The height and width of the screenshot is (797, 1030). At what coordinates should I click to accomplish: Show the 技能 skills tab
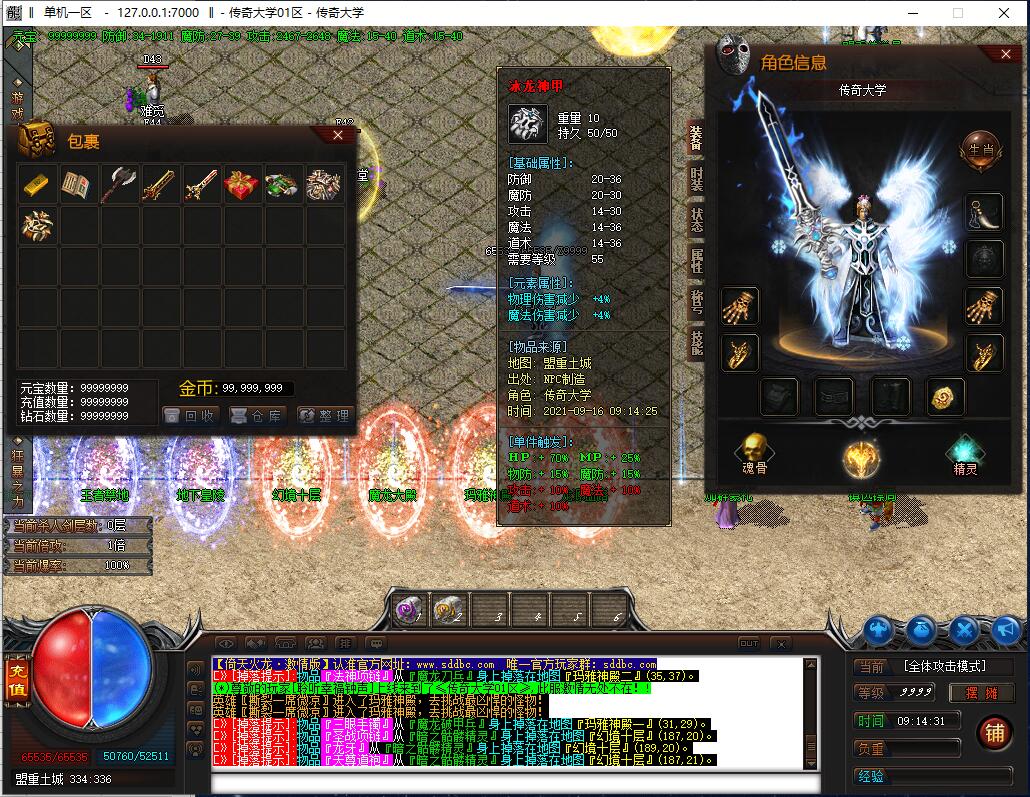696,343
